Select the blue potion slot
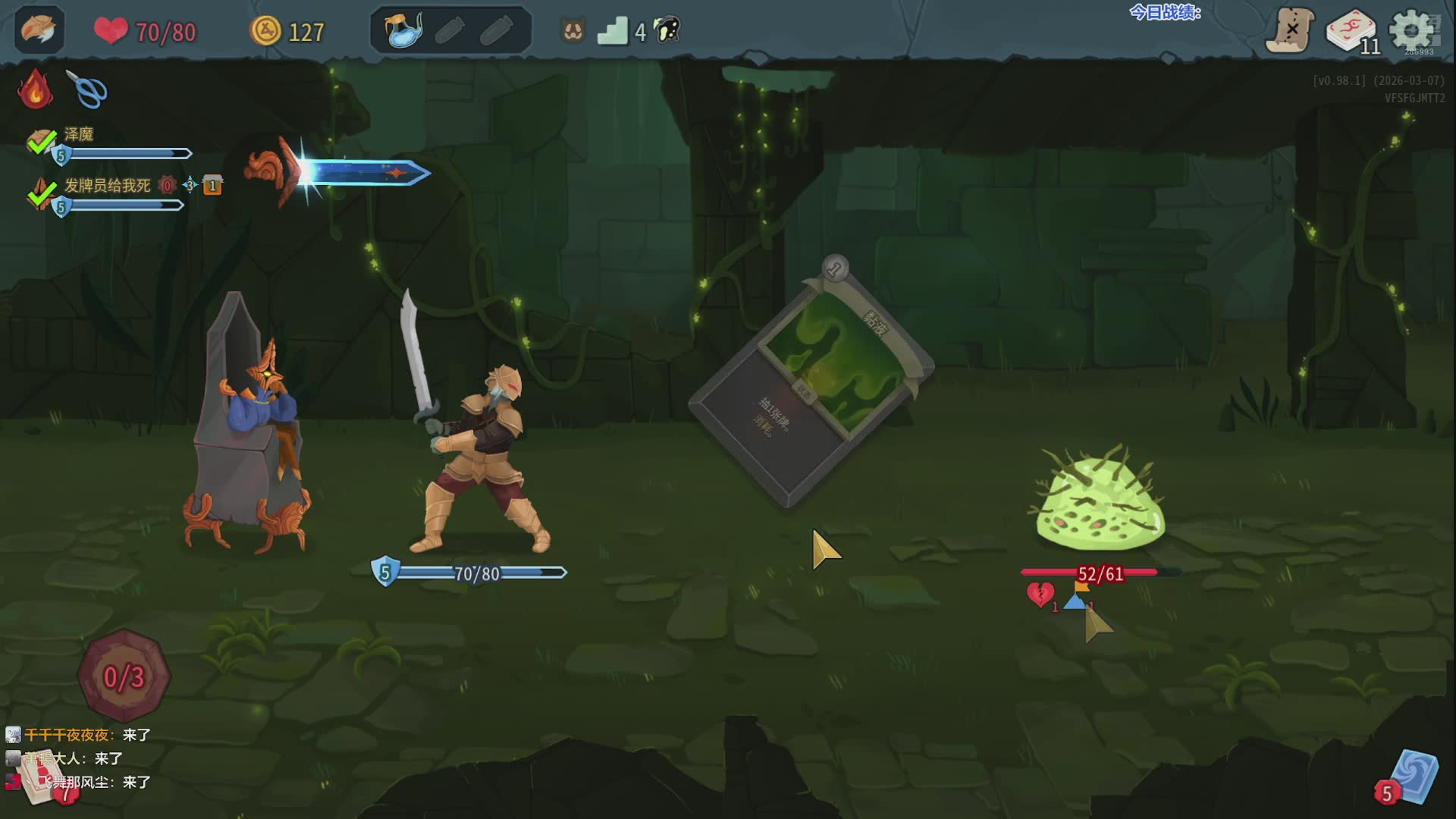Image resolution: width=1456 pixels, height=819 pixels. pos(403,31)
